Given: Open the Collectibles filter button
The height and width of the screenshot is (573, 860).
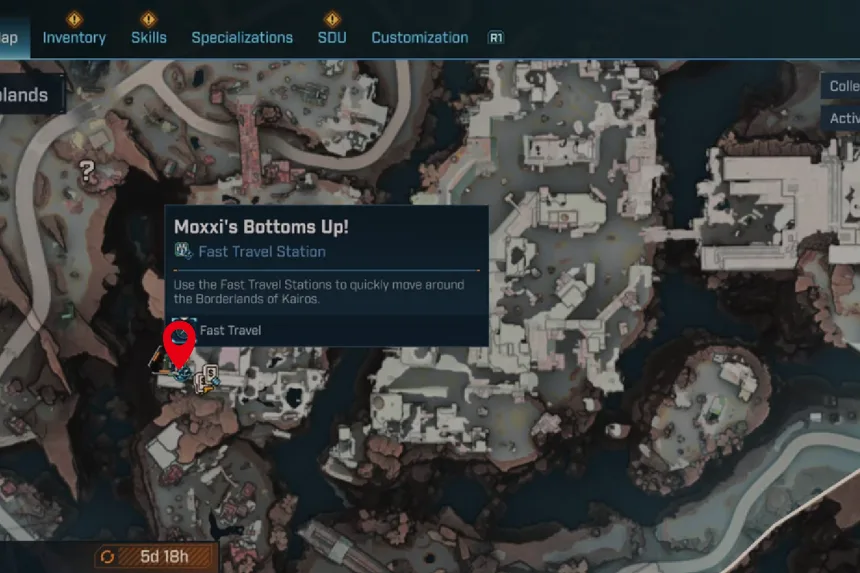Looking at the screenshot, I should click(x=843, y=86).
